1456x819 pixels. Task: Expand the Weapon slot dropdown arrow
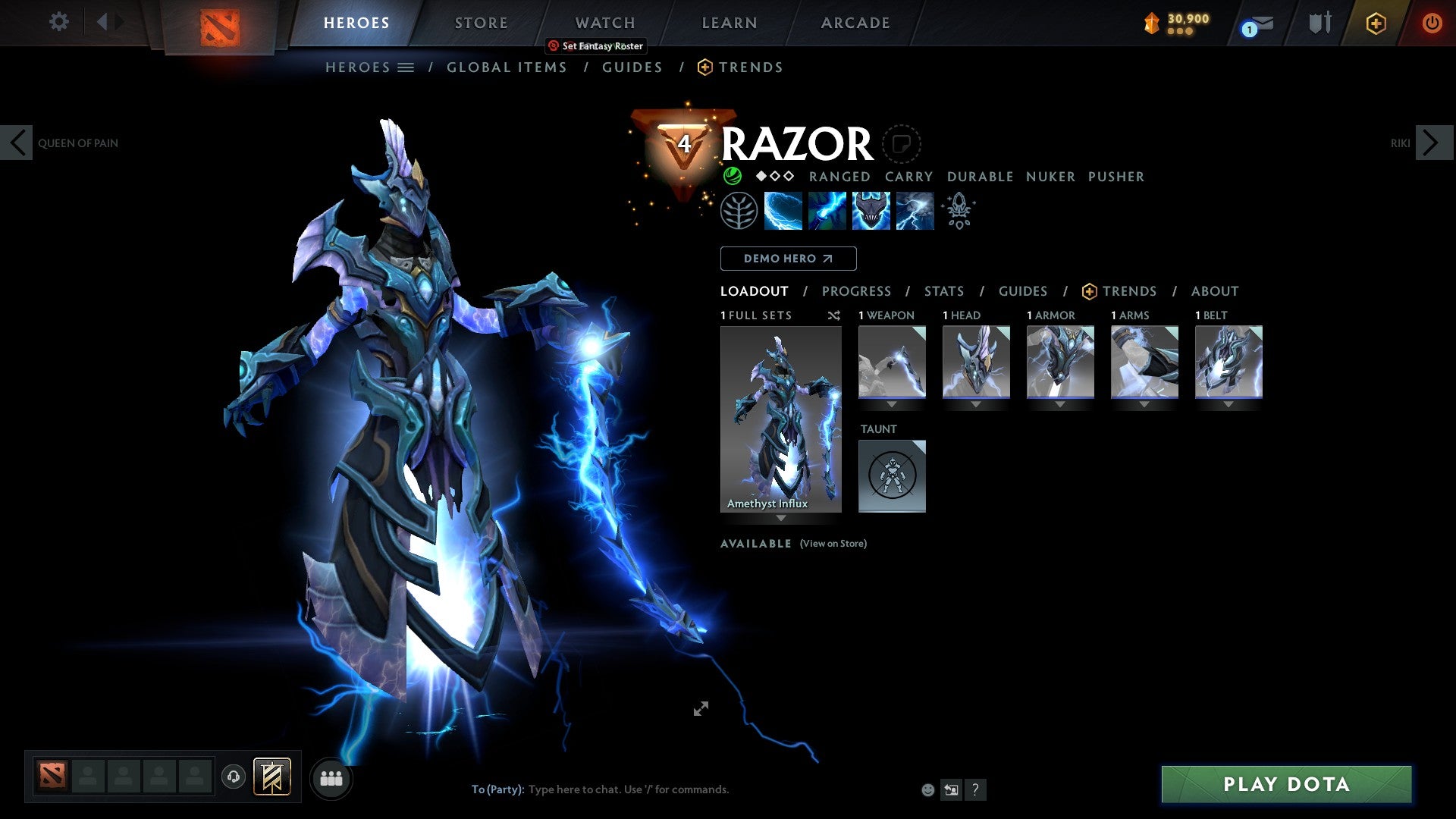point(893,404)
